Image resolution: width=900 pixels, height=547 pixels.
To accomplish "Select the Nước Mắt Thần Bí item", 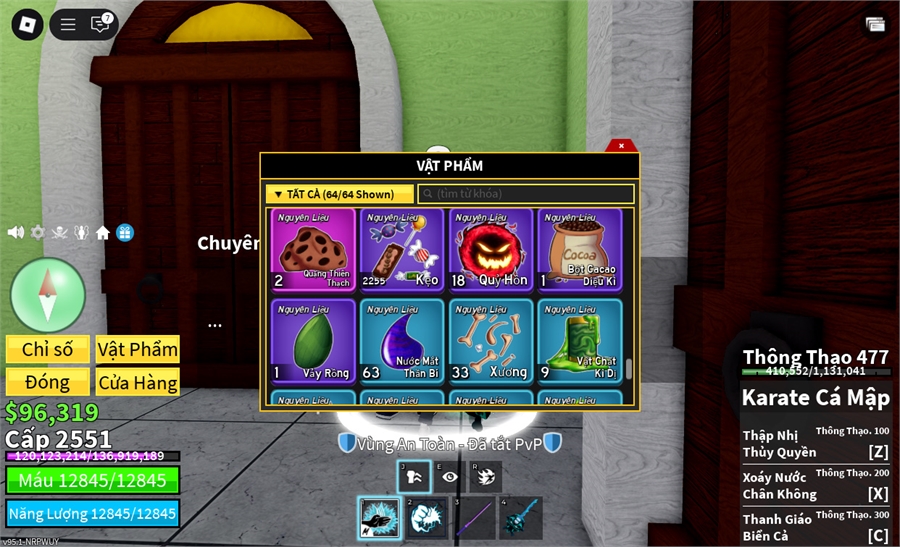I will [x=401, y=340].
